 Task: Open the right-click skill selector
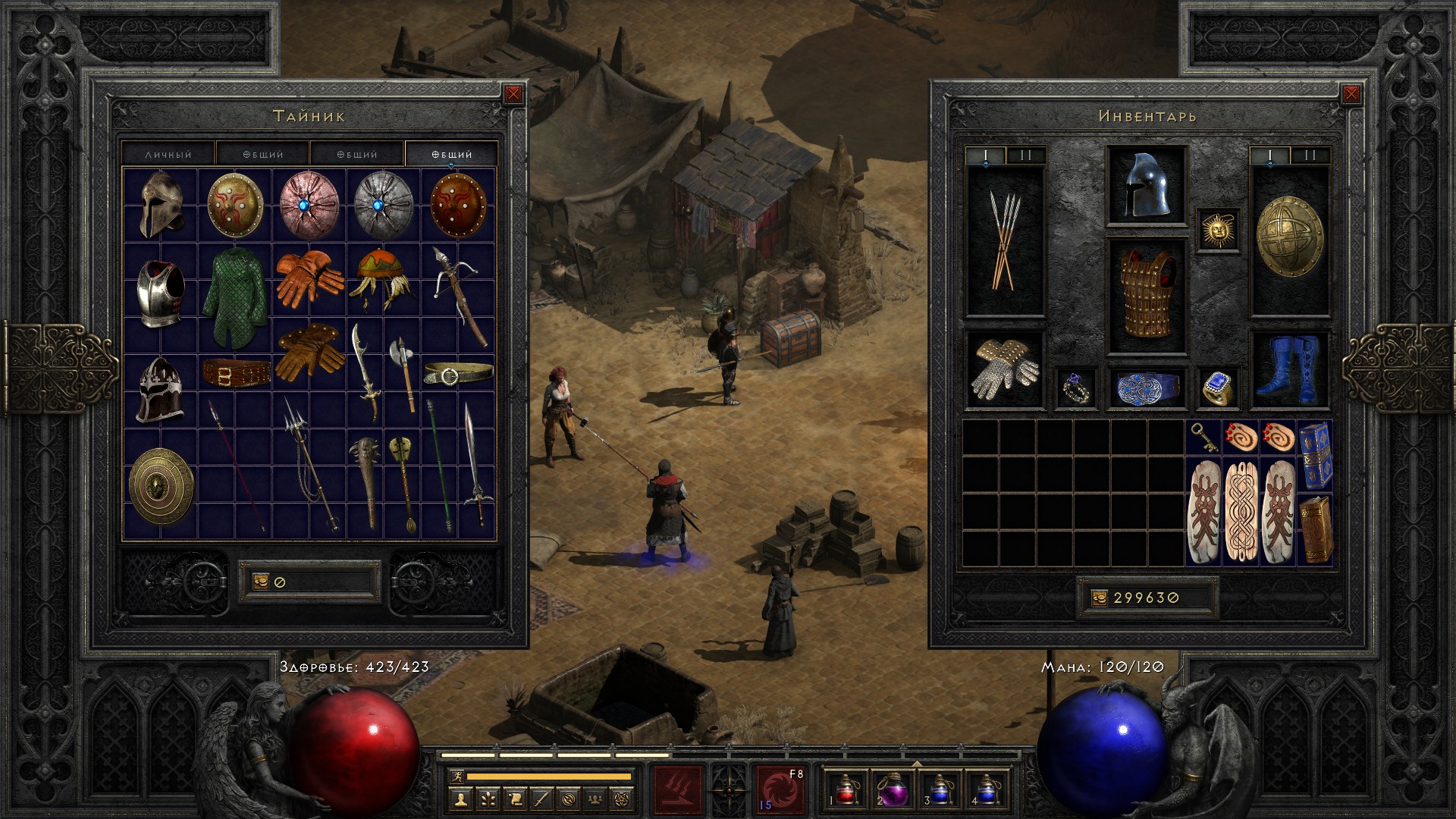pos(780,789)
